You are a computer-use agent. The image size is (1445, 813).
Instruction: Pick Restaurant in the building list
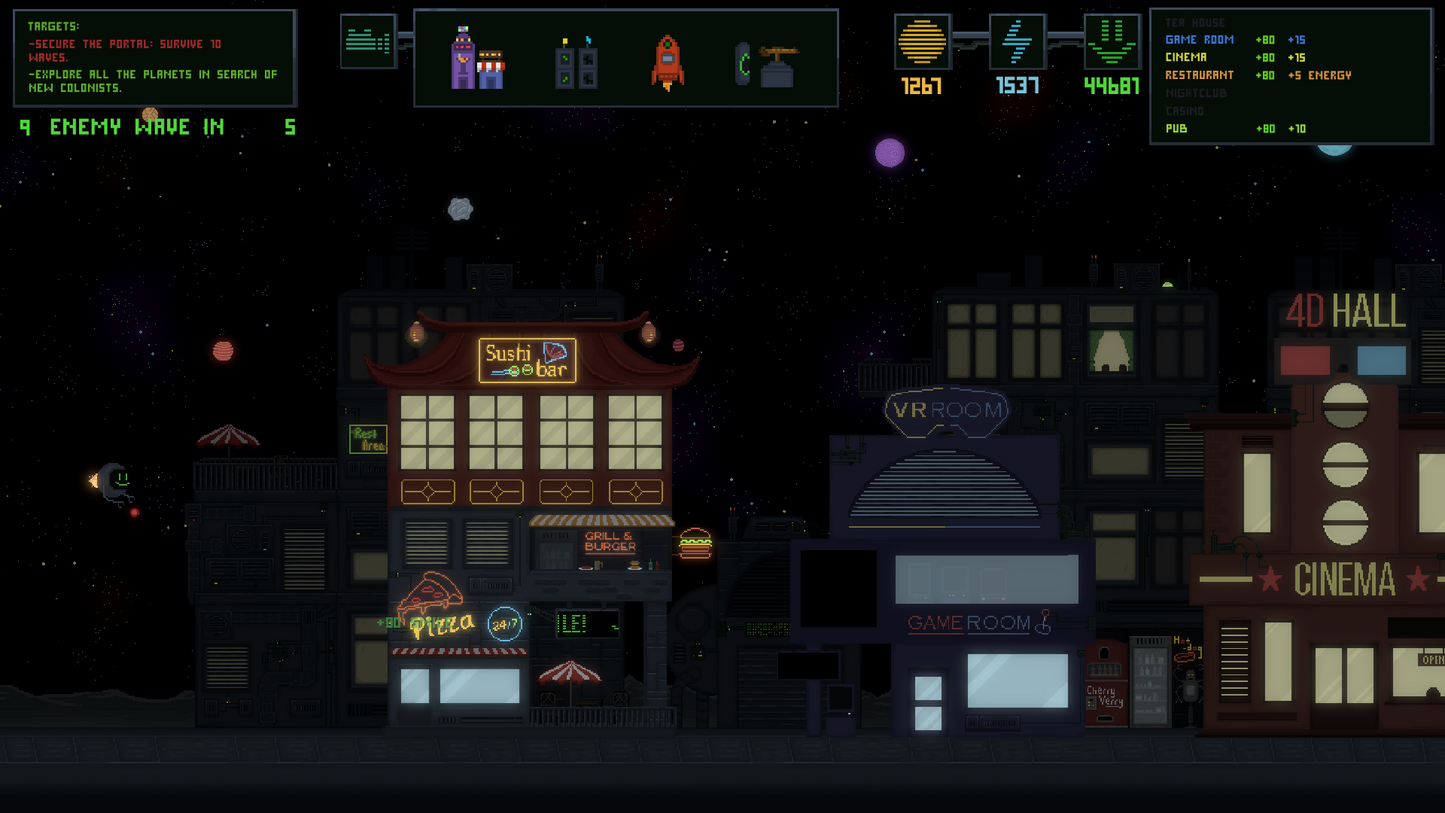click(x=1199, y=76)
